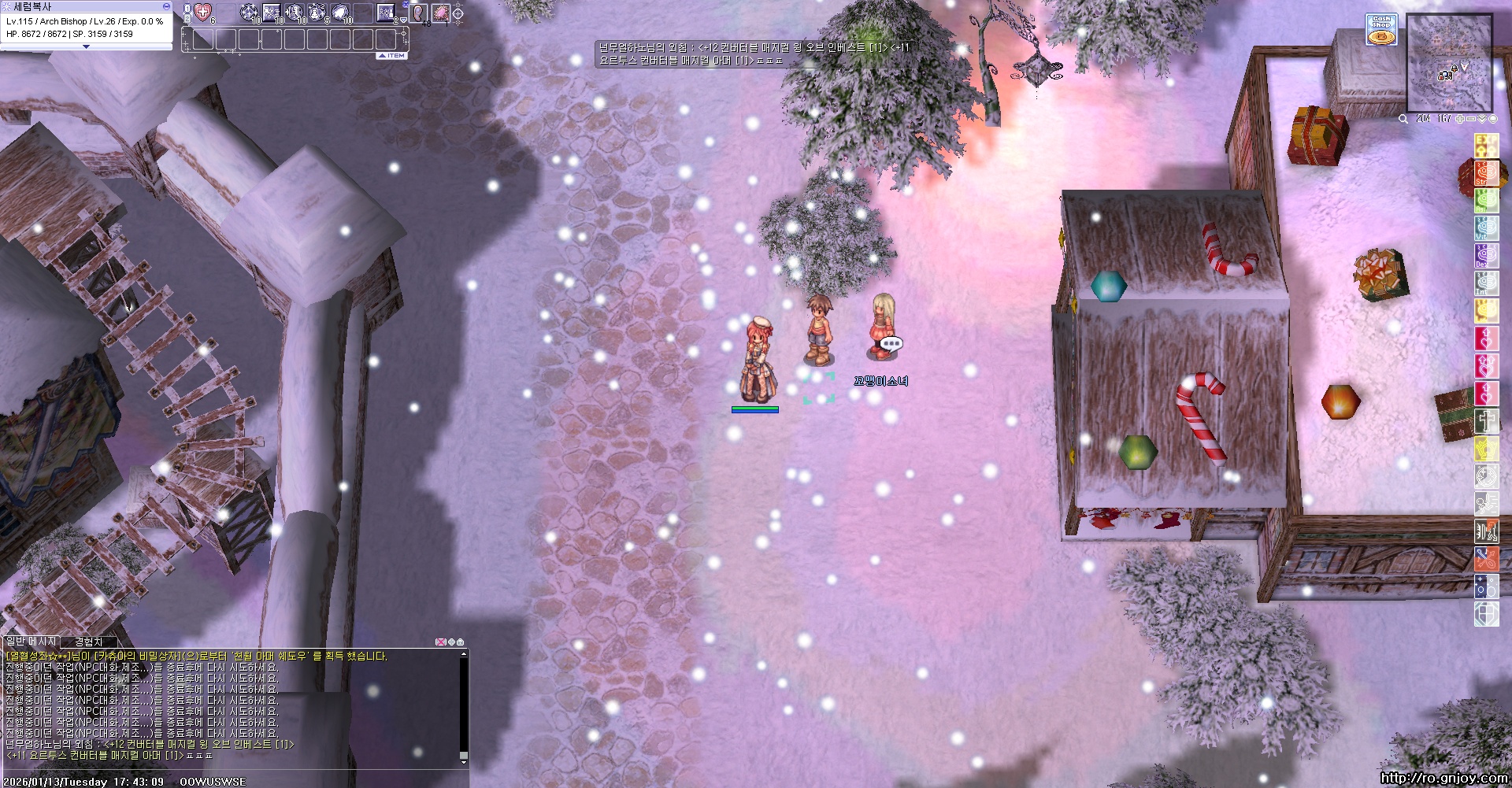Select the pink gemstone item slot

point(440,13)
